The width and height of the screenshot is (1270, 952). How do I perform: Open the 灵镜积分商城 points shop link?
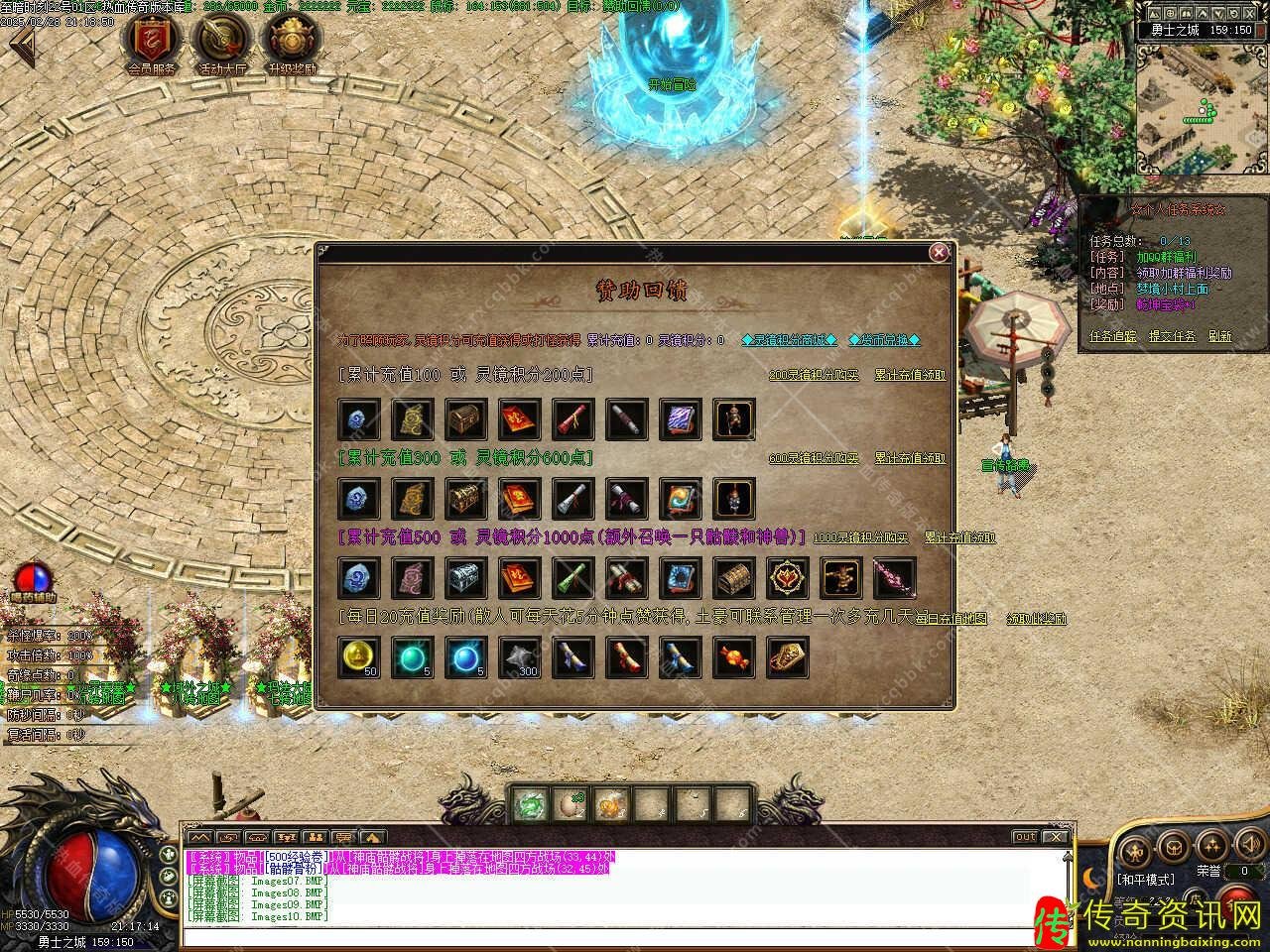(790, 340)
